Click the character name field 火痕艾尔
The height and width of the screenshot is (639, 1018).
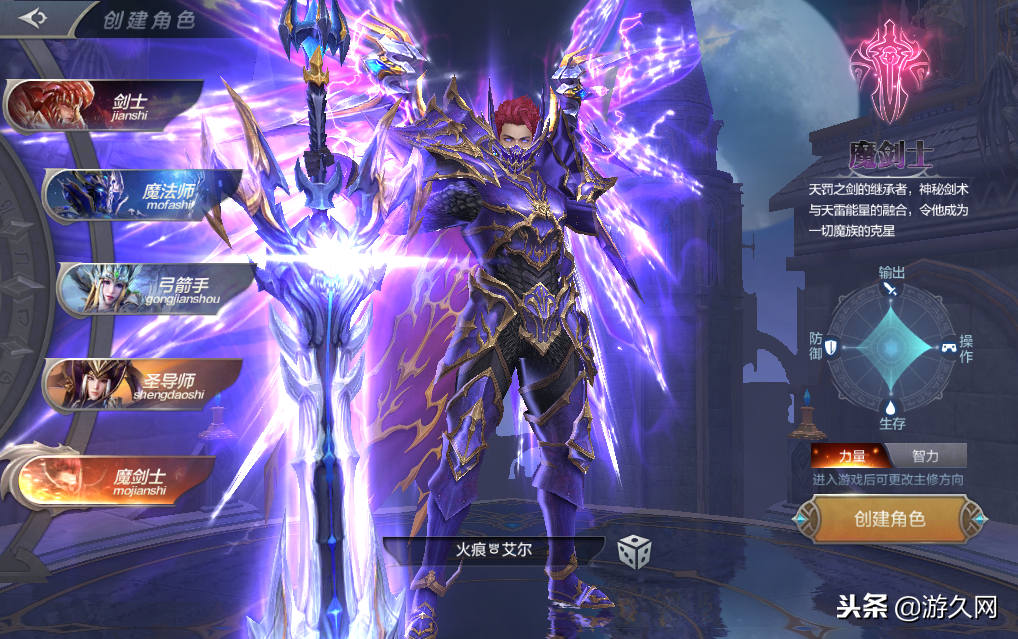point(493,551)
